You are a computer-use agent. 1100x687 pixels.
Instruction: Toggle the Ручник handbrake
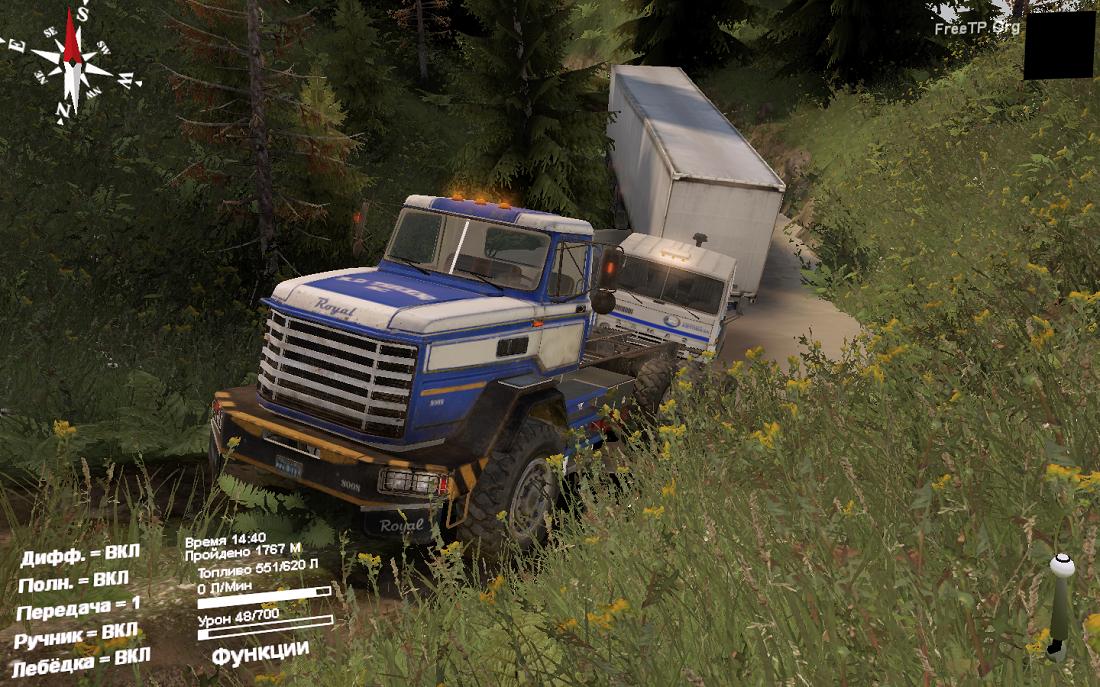click(x=76, y=634)
